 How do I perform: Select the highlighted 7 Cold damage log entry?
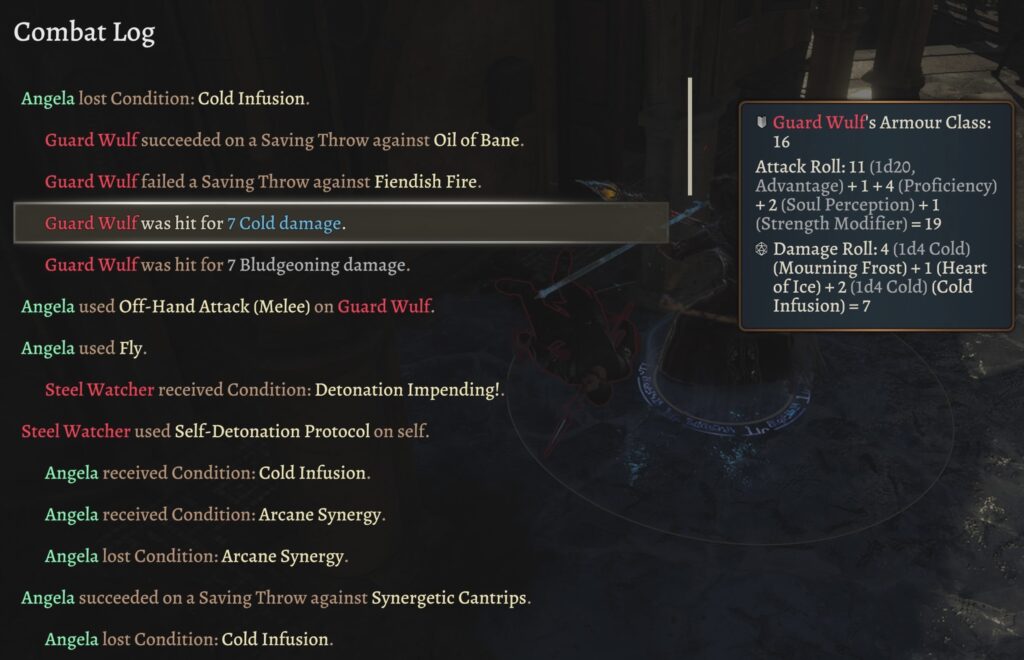point(340,223)
